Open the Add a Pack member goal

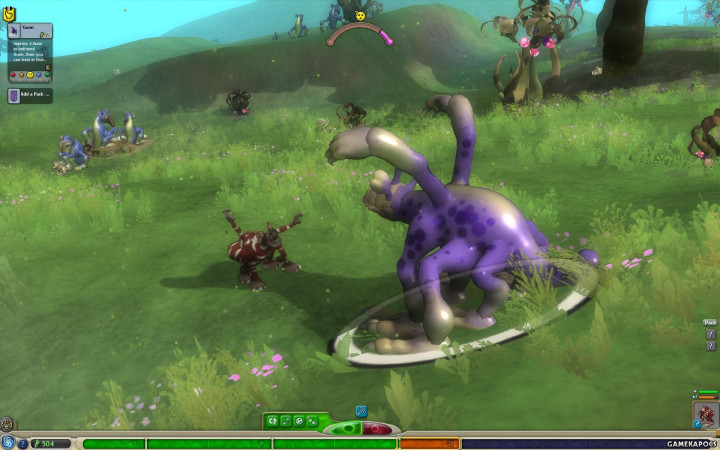[30, 96]
